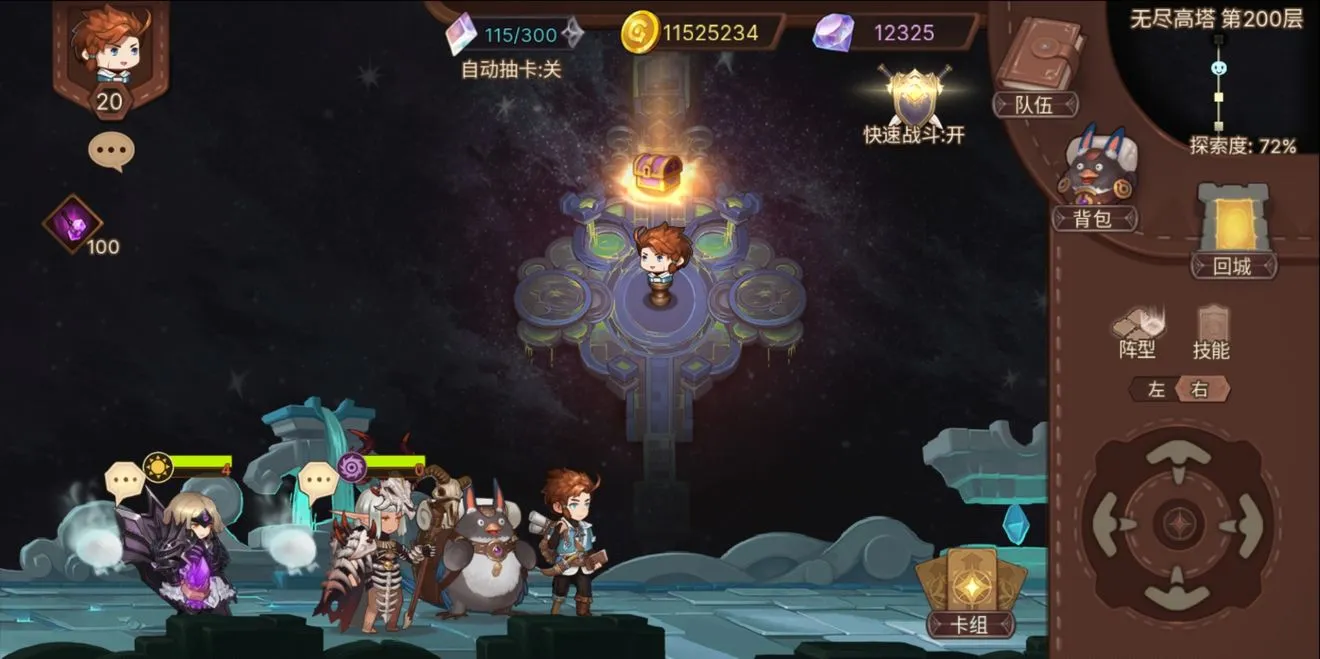The width and height of the screenshot is (1320, 659).
Task: Click the purple crystal item icon
Action: click(73, 223)
